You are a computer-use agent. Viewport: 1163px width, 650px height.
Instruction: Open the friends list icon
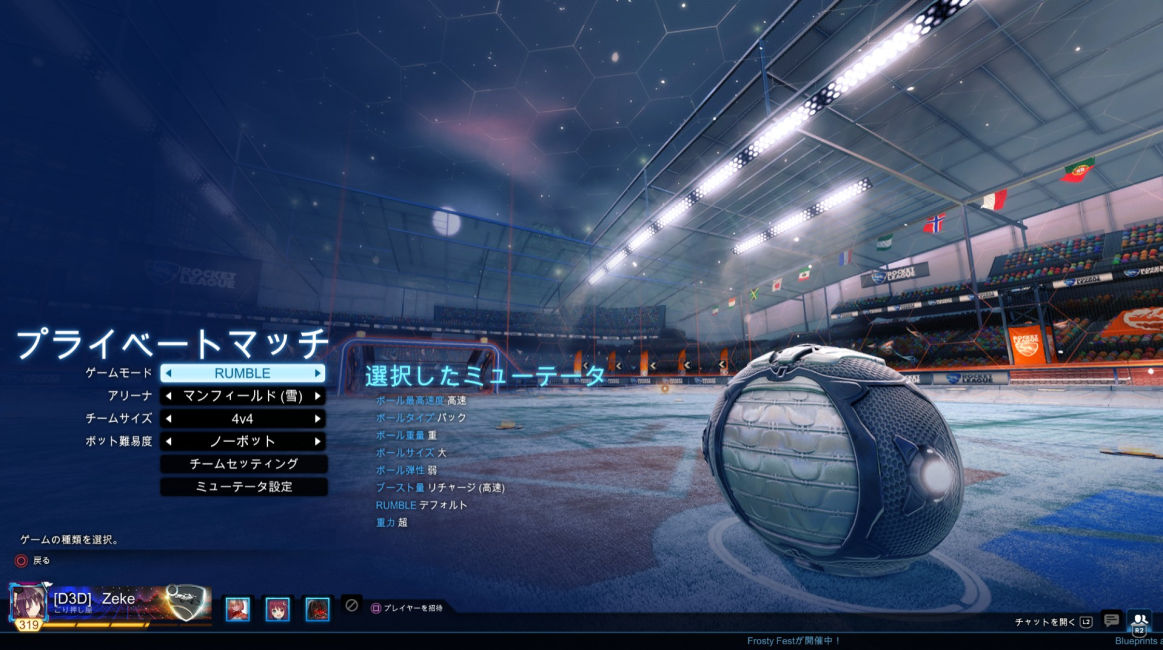click(x=1139, y=622)
